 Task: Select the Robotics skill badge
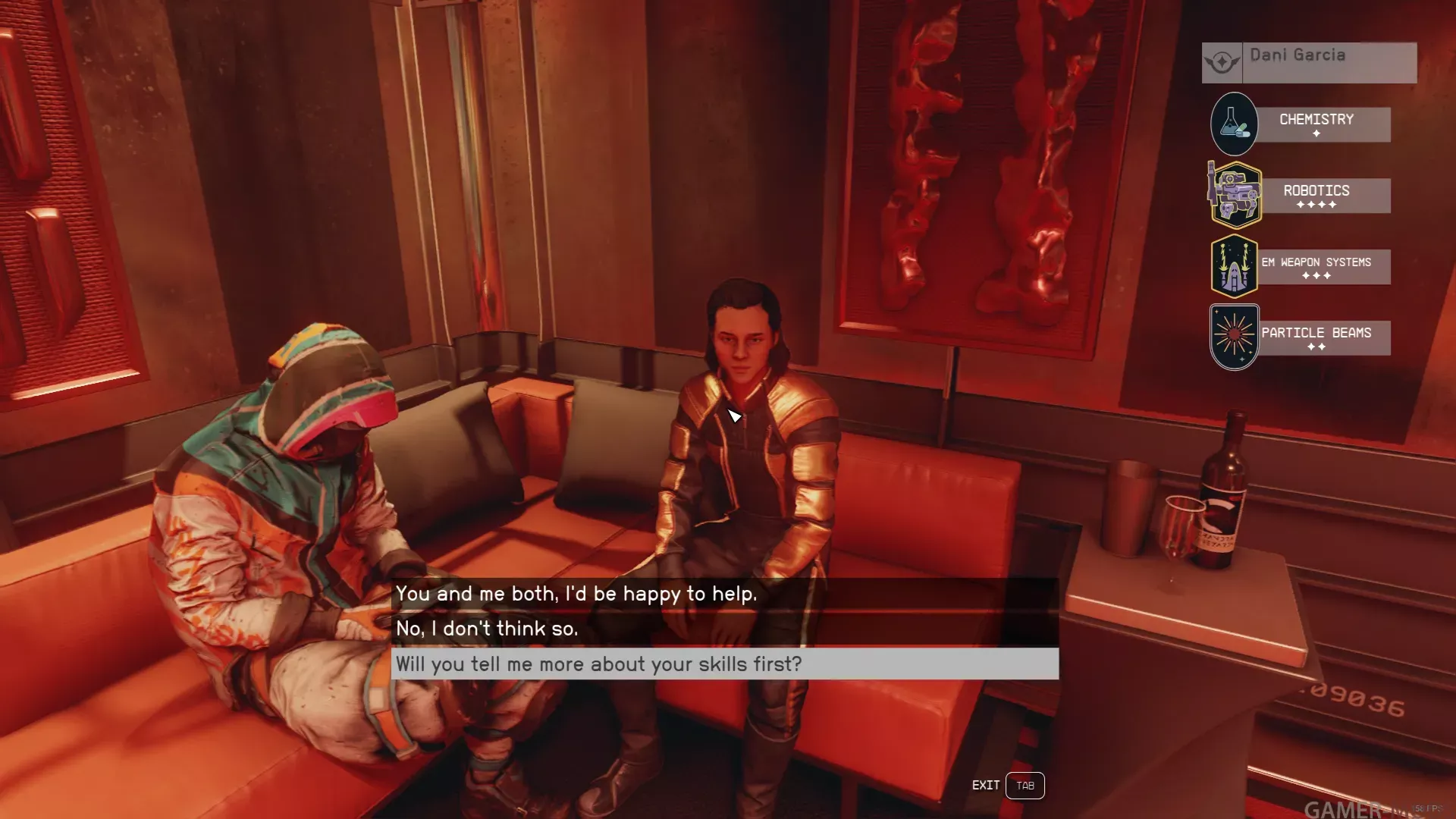coord(1236,195)
